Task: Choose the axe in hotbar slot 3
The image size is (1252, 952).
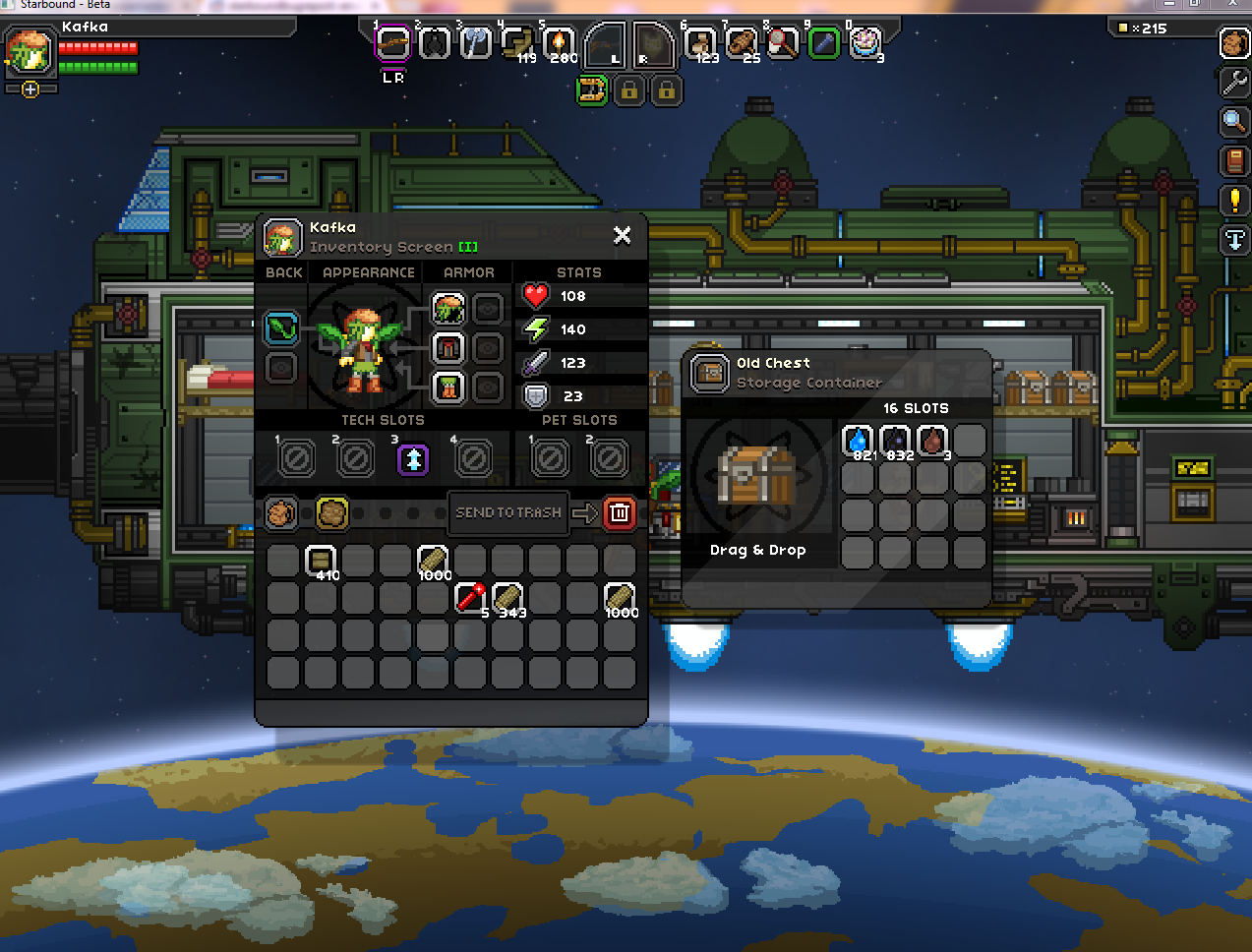Action: (x=475, y=43)
